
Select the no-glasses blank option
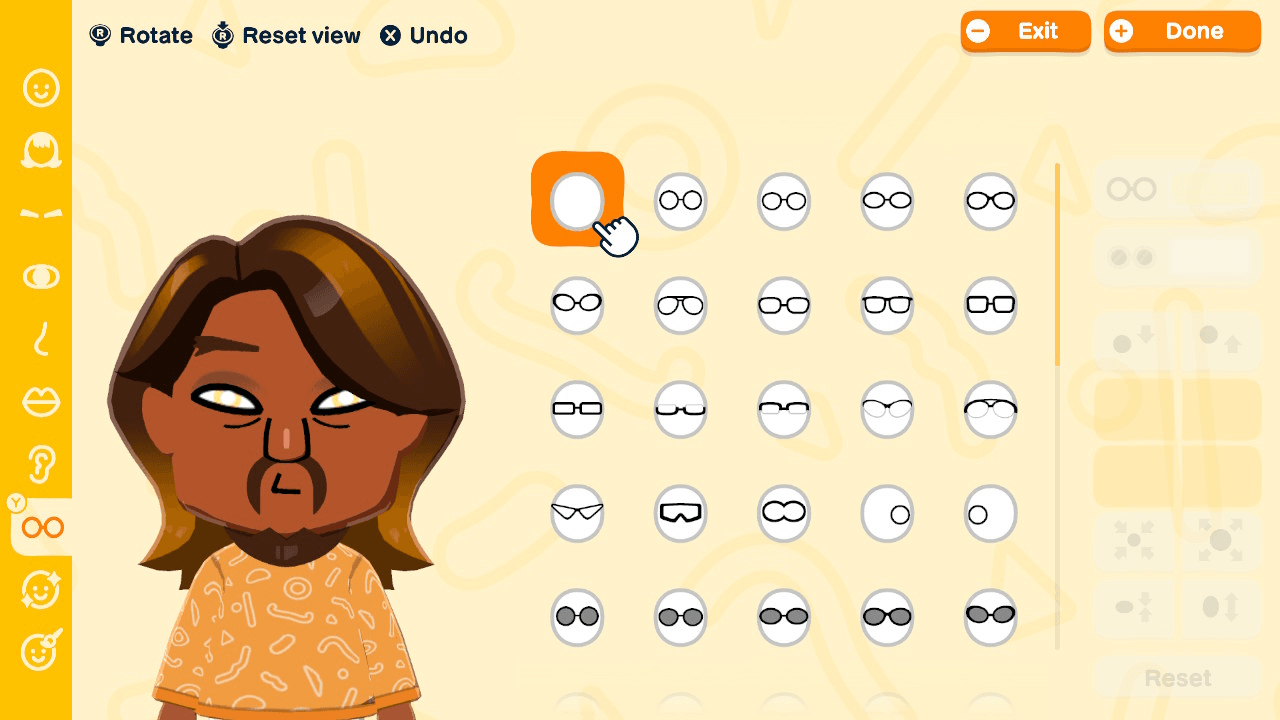[x=577, y=200]
